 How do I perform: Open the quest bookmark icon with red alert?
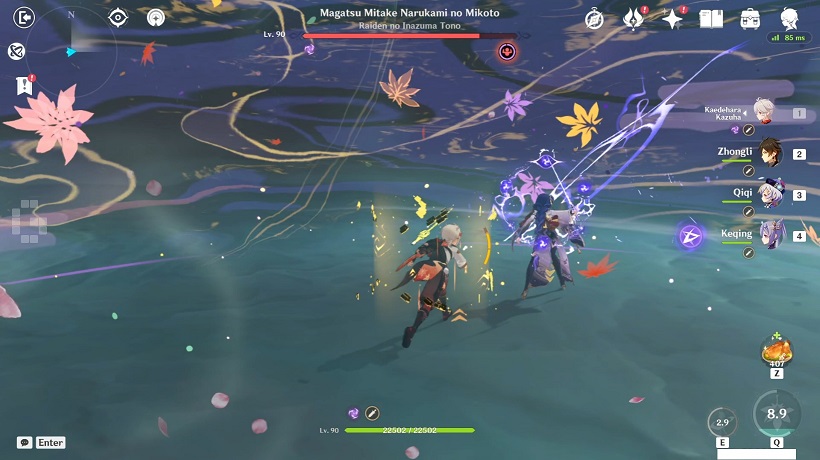click(24, 86)
